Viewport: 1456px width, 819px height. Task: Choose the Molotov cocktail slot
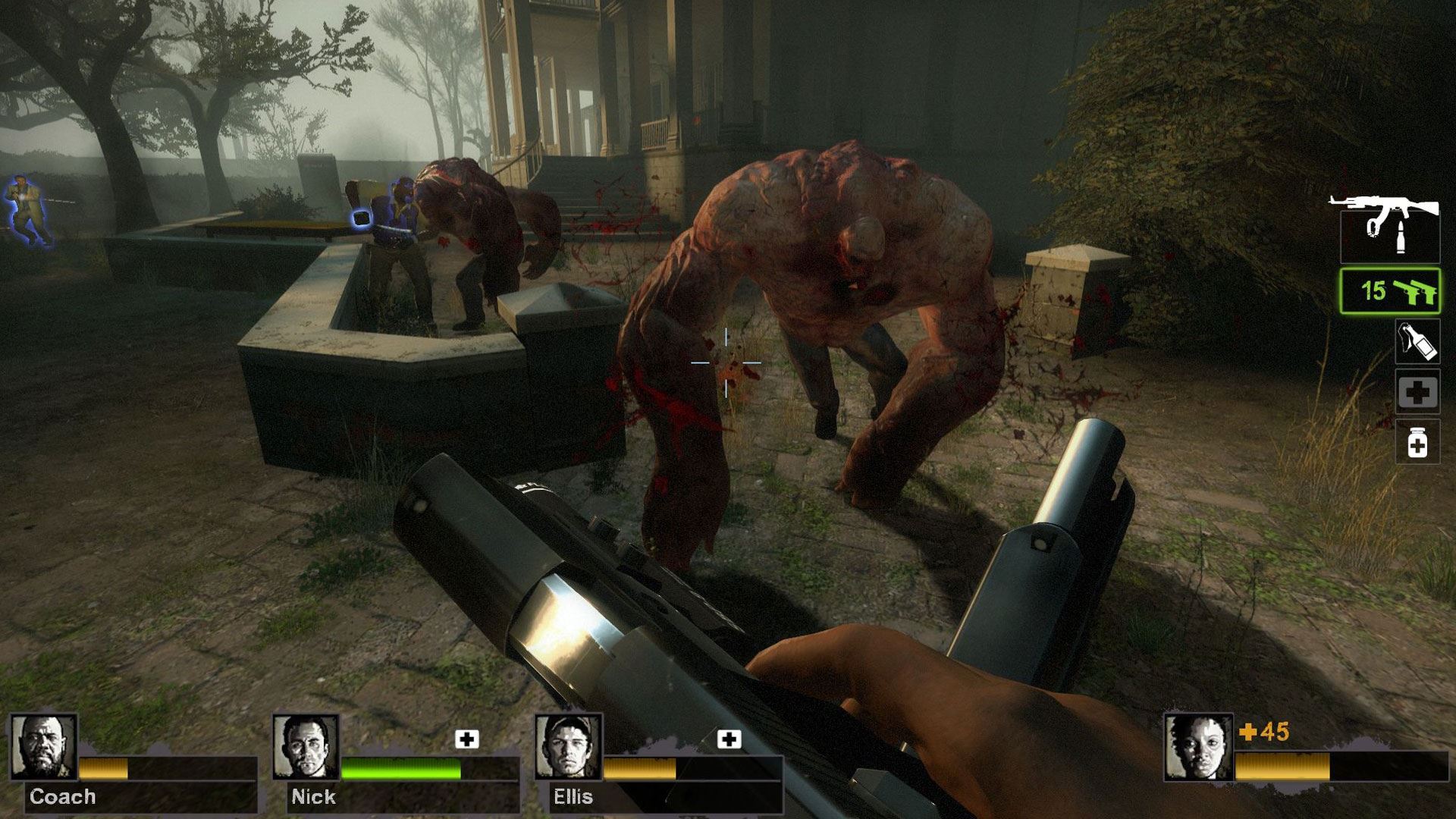tap(1417, 342)
